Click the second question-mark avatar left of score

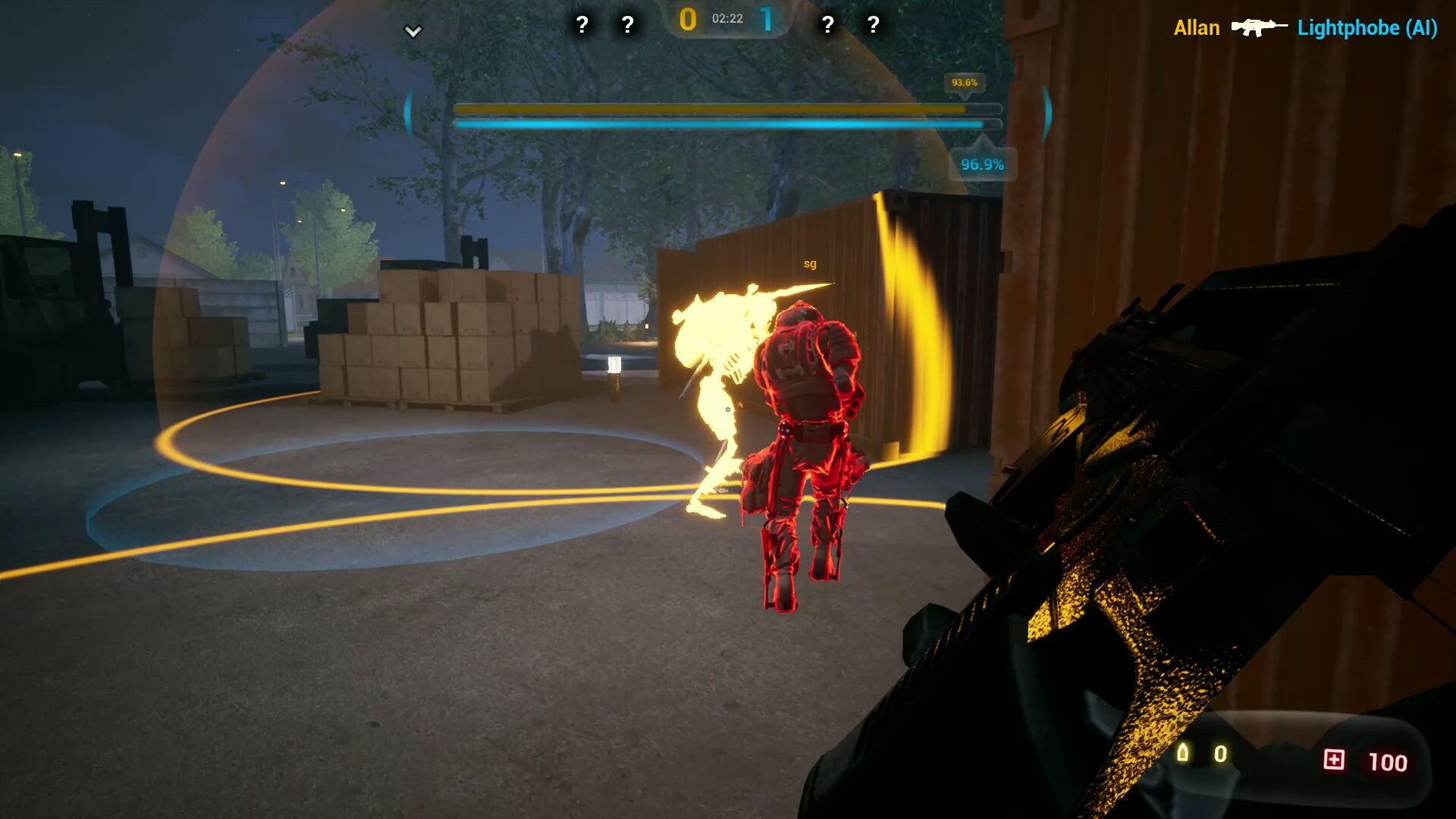pos(626,25)
